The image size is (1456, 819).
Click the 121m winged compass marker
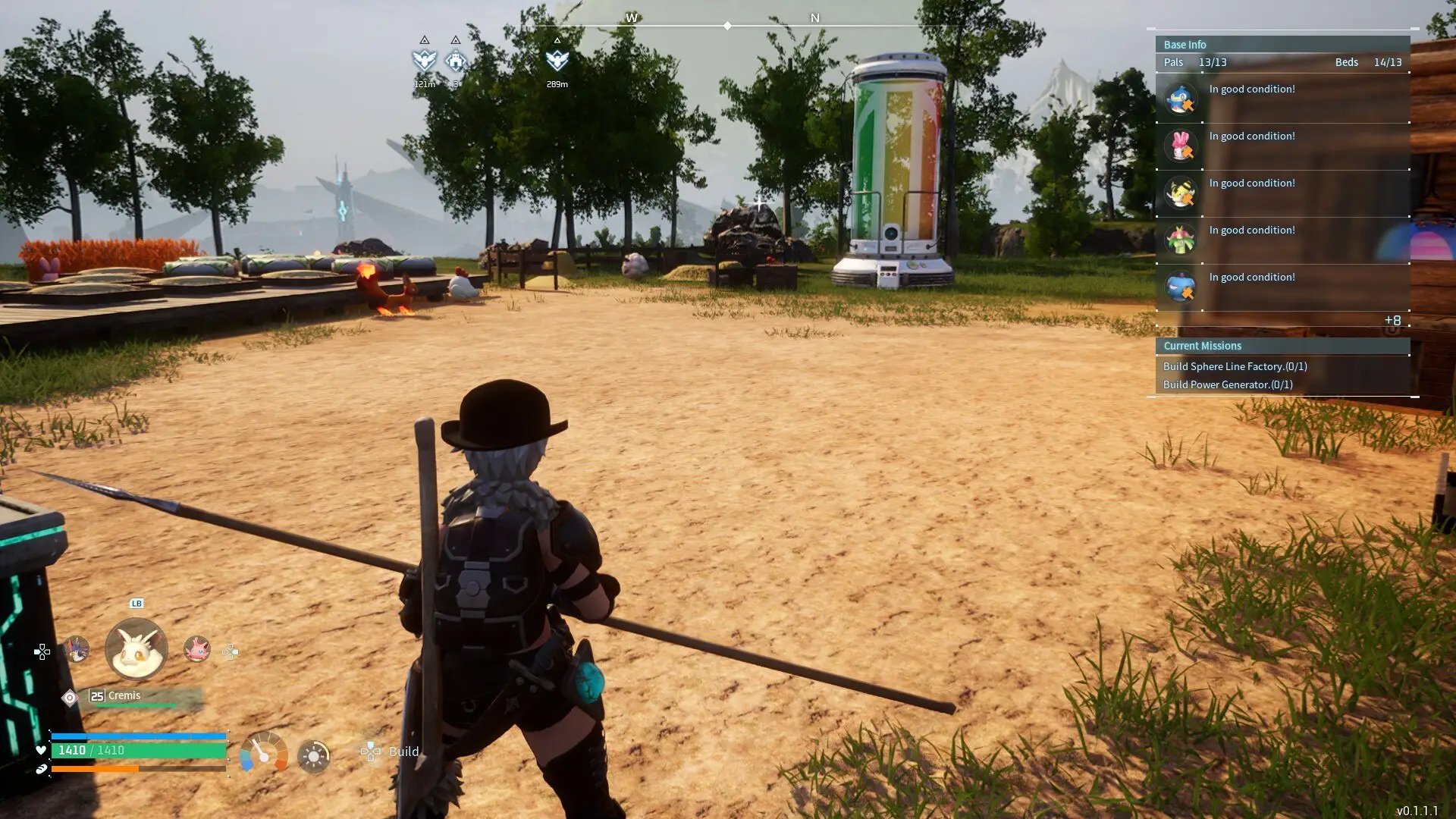pyautogui.click(x=425, y=59)
